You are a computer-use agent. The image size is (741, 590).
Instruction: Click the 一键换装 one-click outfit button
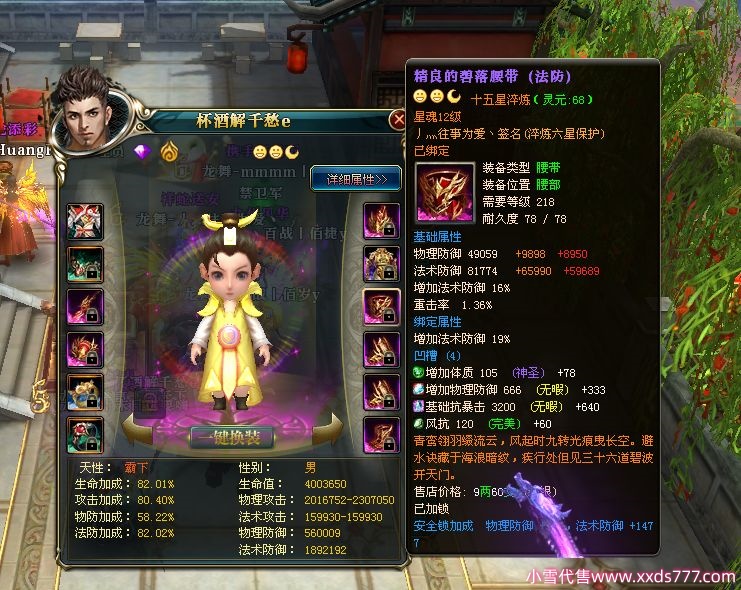coord(233,438)
